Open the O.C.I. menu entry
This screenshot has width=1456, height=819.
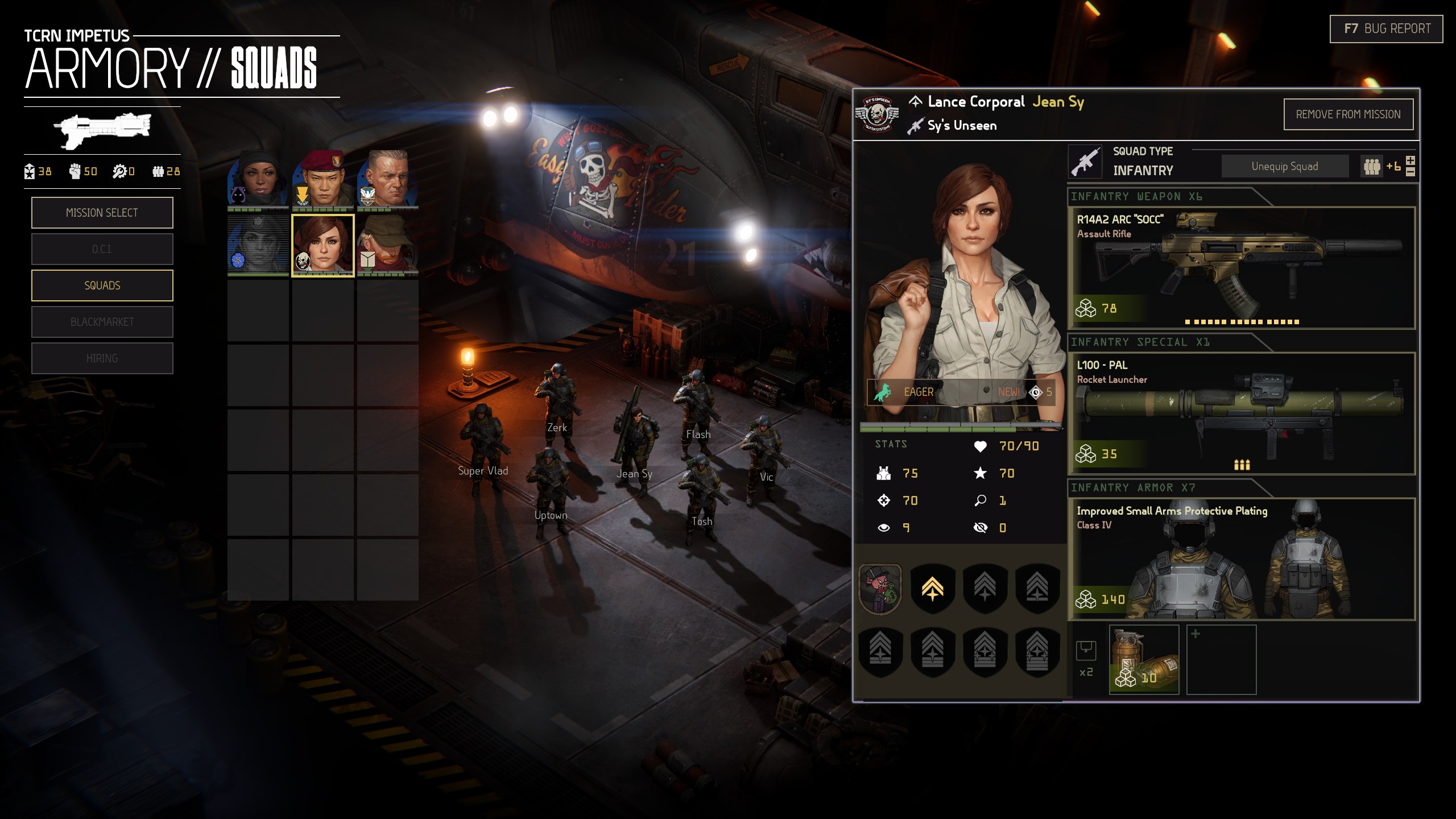pyautogui.click(x=102, y=249)
